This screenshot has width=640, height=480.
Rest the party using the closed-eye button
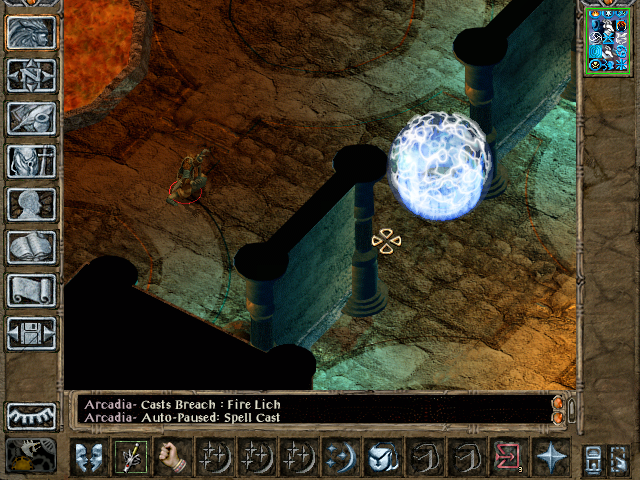(31, 415)
